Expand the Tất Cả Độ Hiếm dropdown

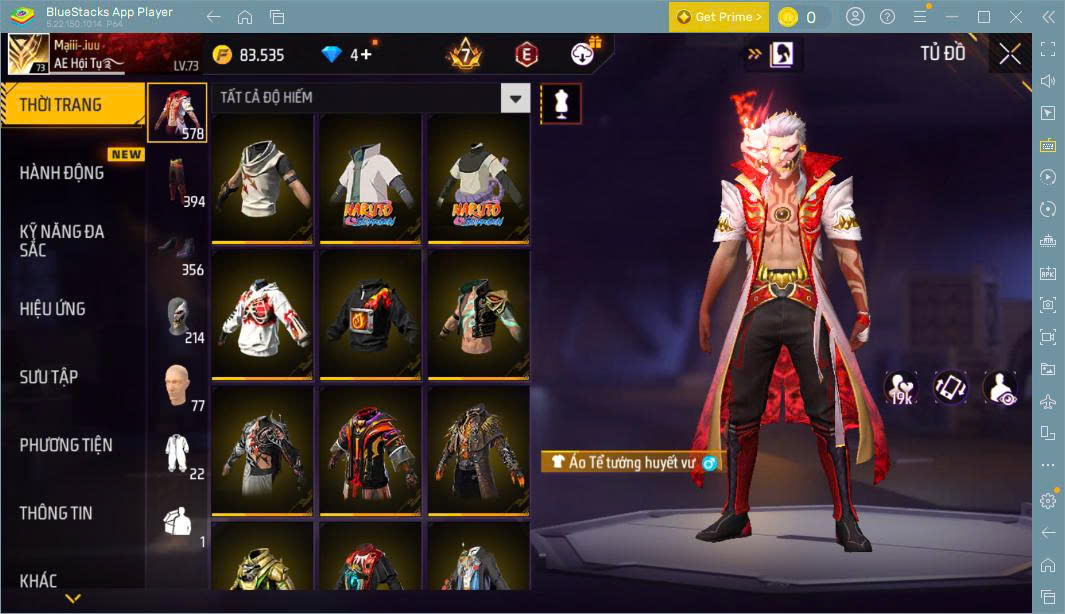(x=515, y=98)
